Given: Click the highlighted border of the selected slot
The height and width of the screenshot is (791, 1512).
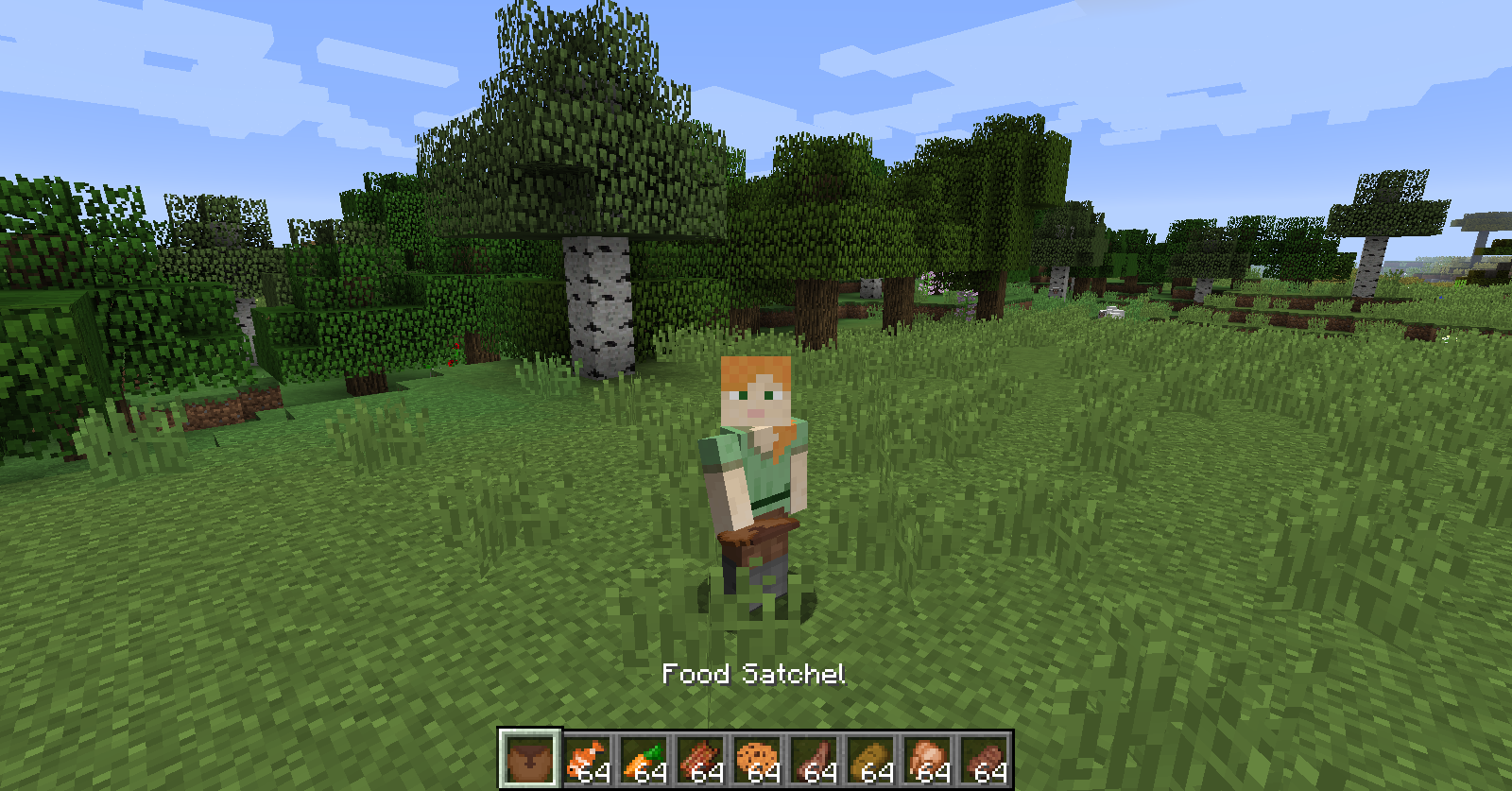Looking at the screenshot, I should coord(529,732).
